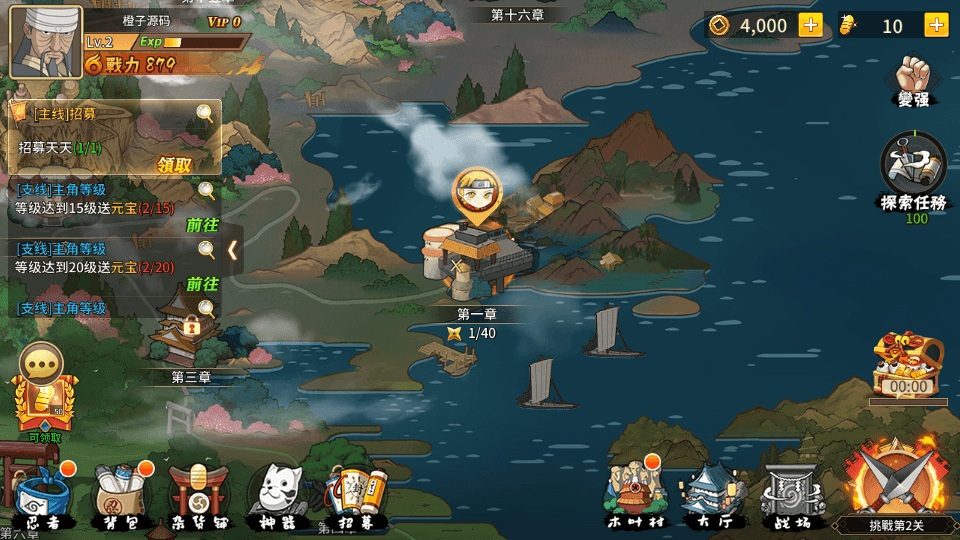Image resolution: width=960 pixels, height=540 pixels.
Task: Open the player avatar profile
Action: coord(46,41)
